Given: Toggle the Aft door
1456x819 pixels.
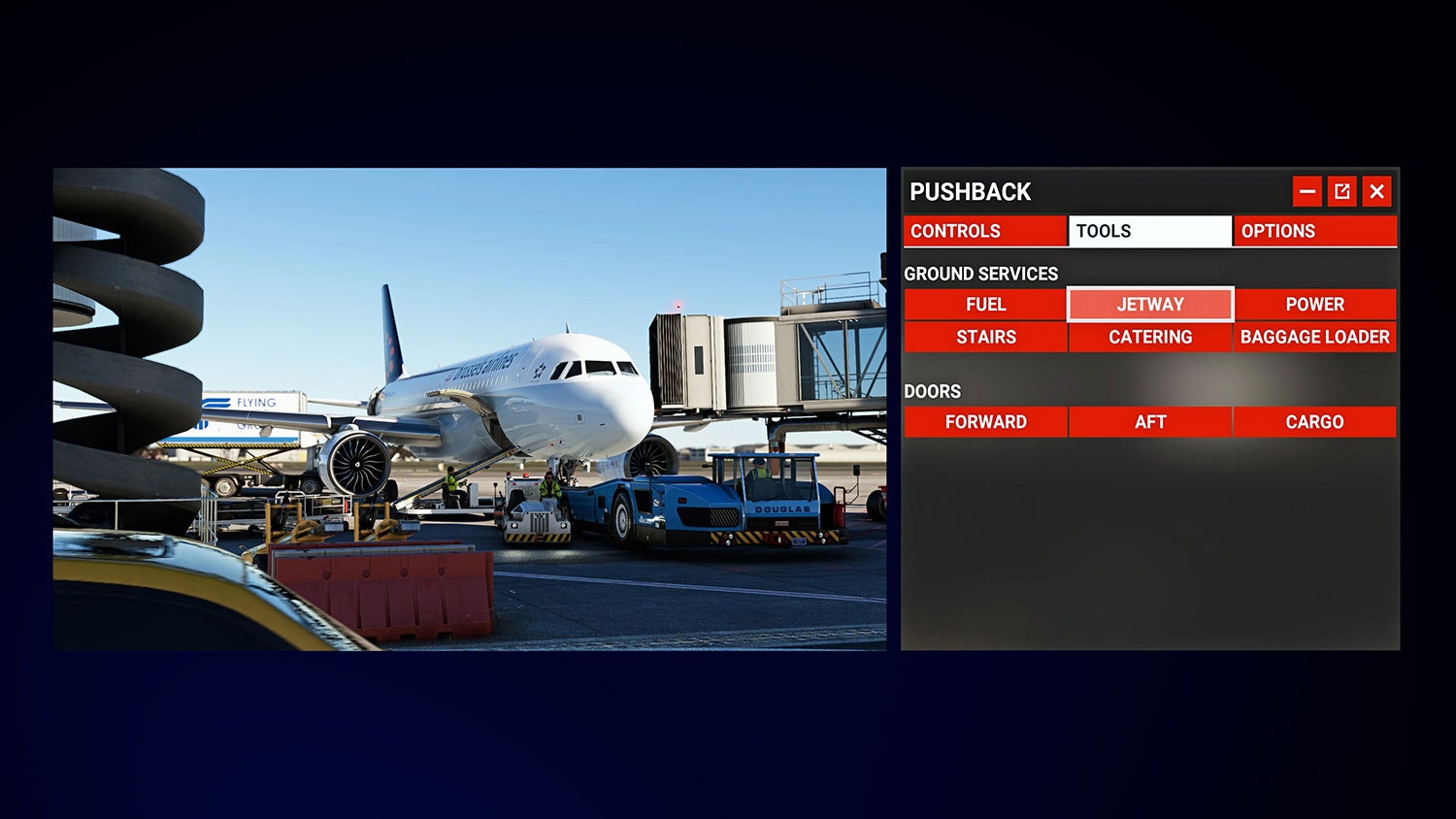Looking at the screenshot, I should (1150, 422).
